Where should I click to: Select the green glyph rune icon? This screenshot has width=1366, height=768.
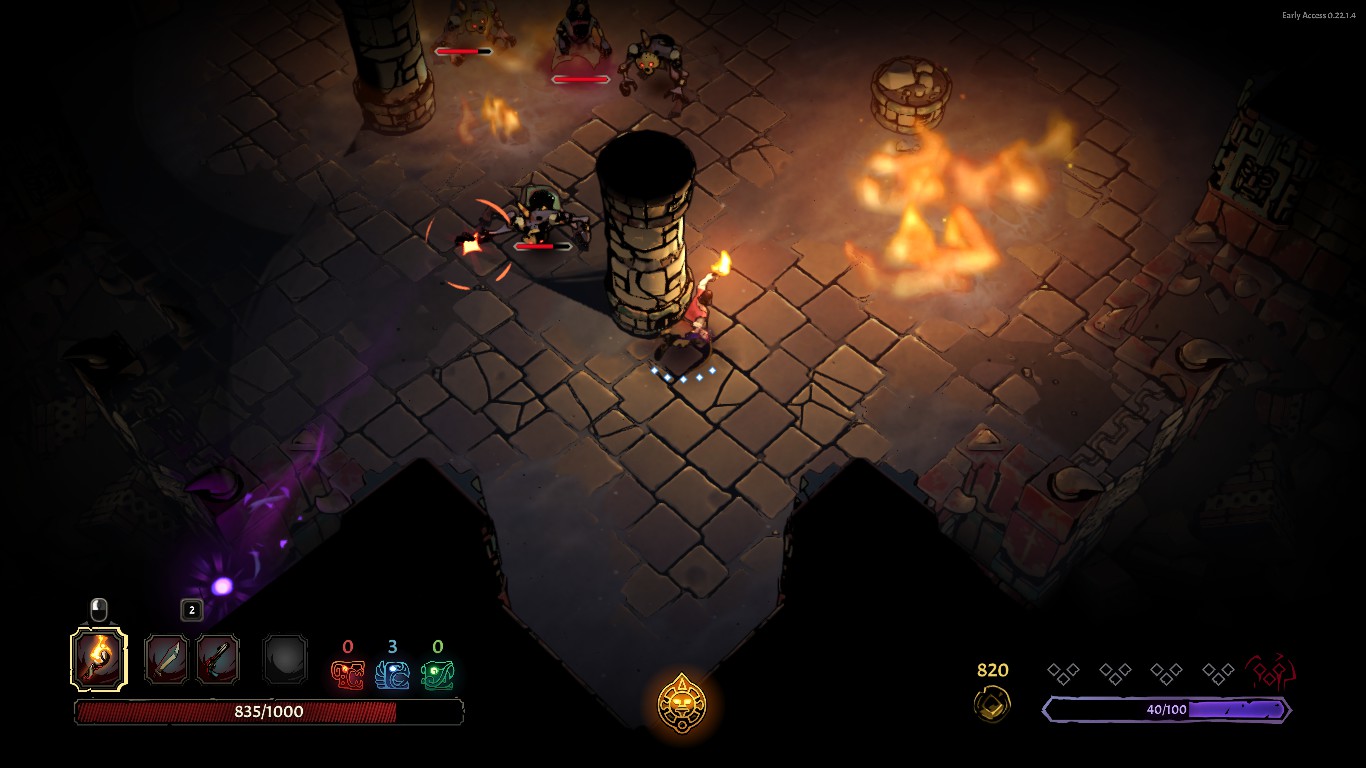[x=437, y=675]
